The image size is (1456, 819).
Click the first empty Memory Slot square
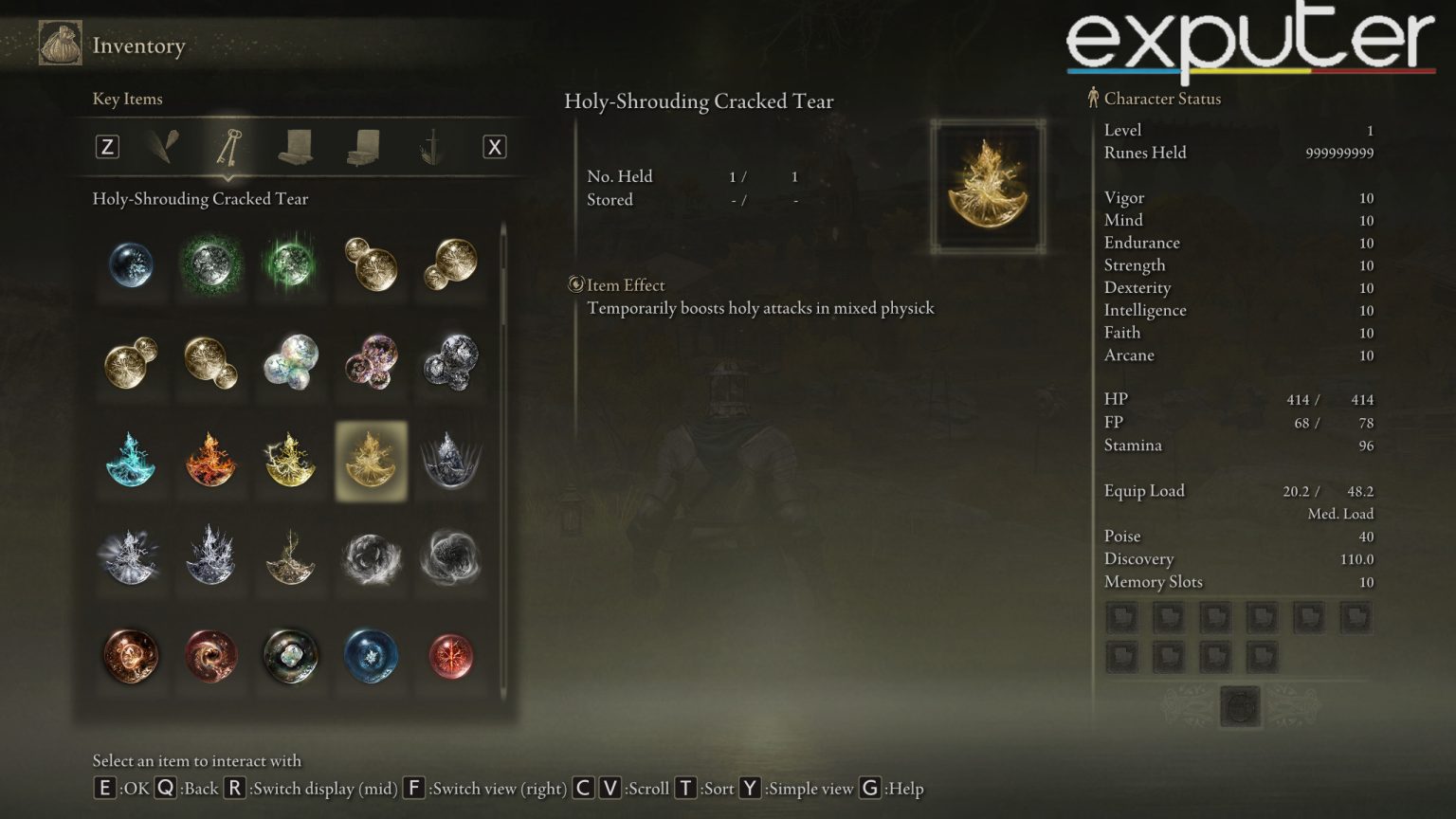pos(1121,616)
